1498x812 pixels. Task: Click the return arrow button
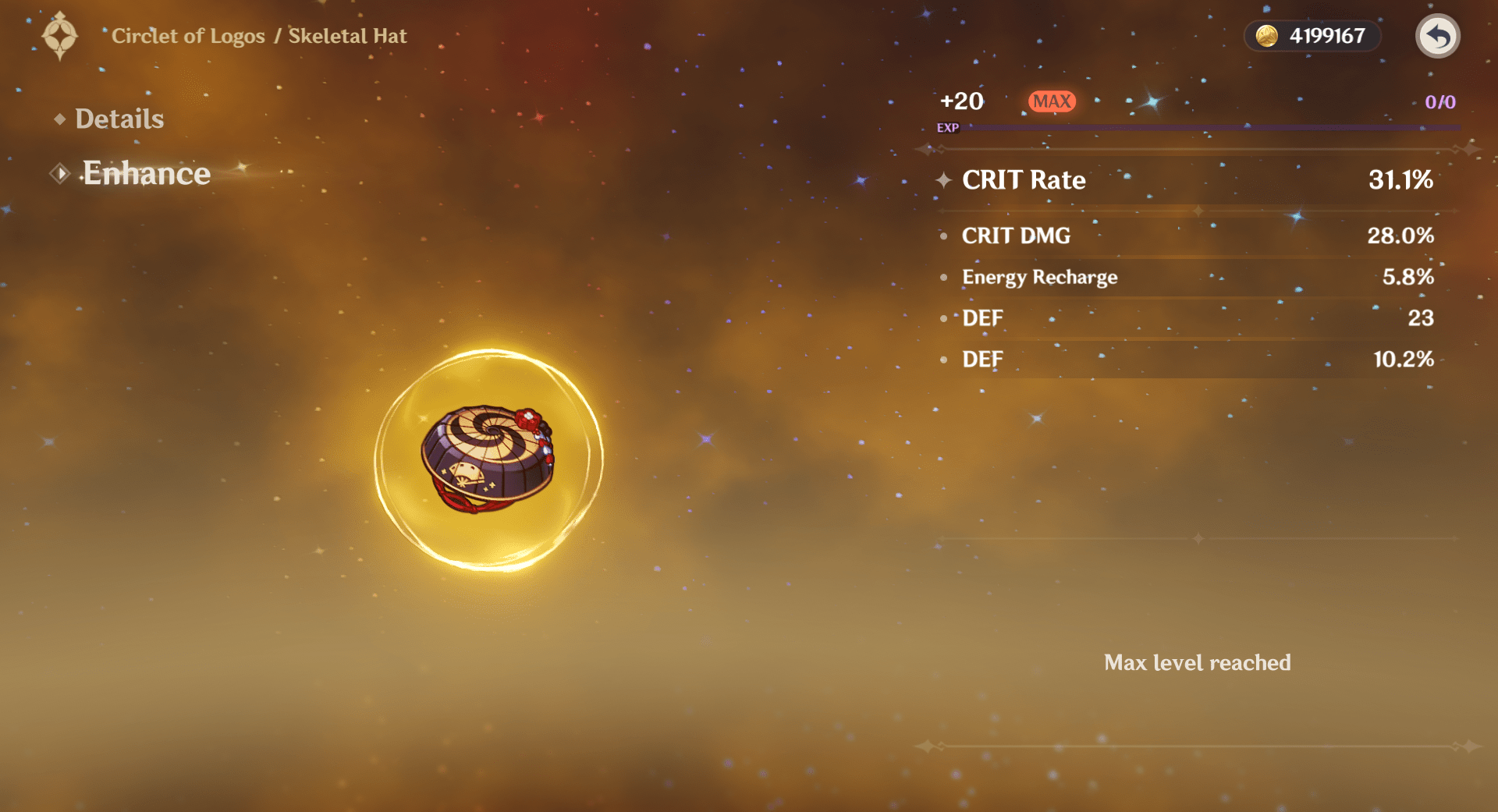pyautogui.click(x=1437, y=36)
